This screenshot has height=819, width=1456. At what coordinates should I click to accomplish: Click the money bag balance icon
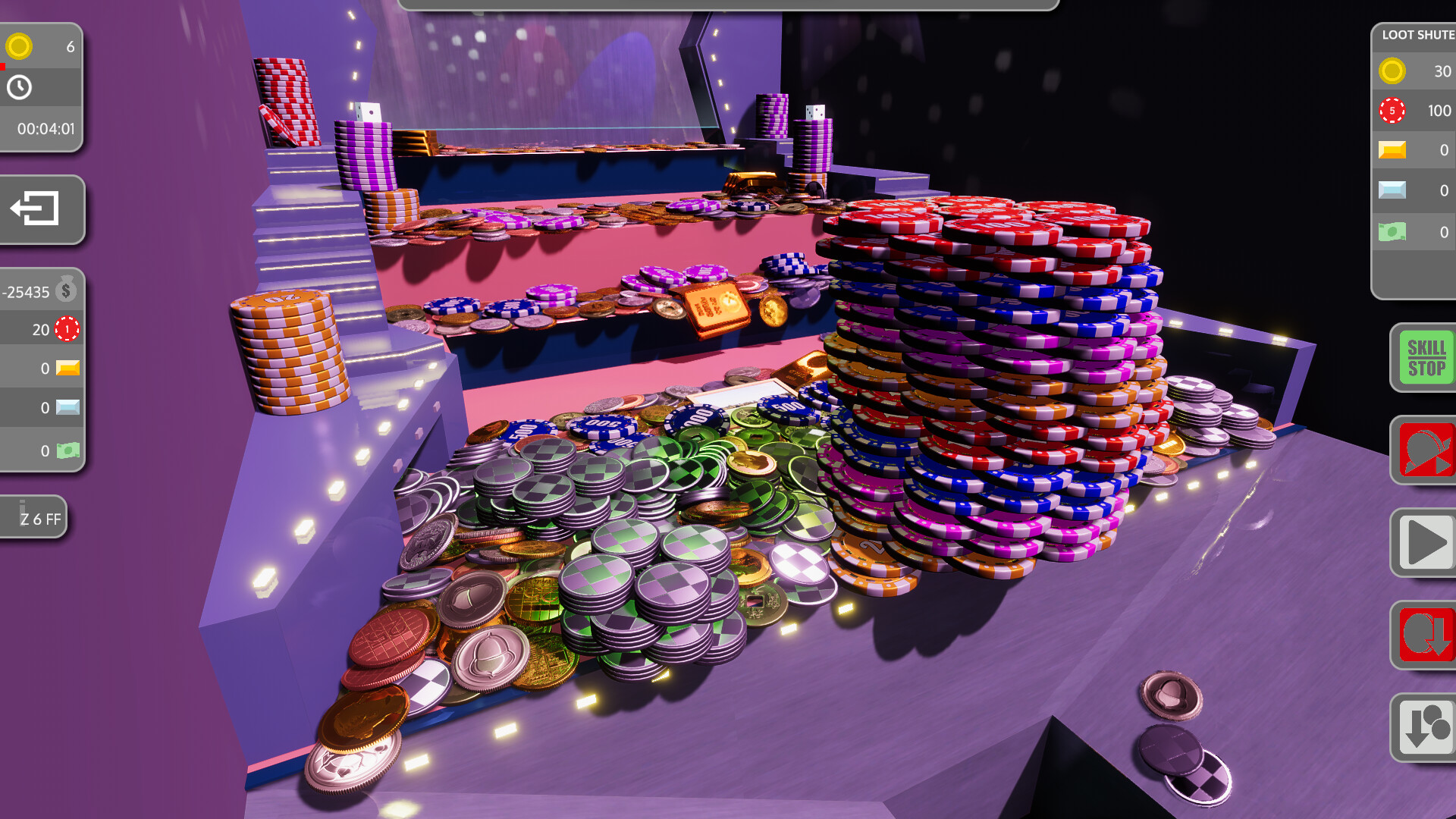coord(65,289)
